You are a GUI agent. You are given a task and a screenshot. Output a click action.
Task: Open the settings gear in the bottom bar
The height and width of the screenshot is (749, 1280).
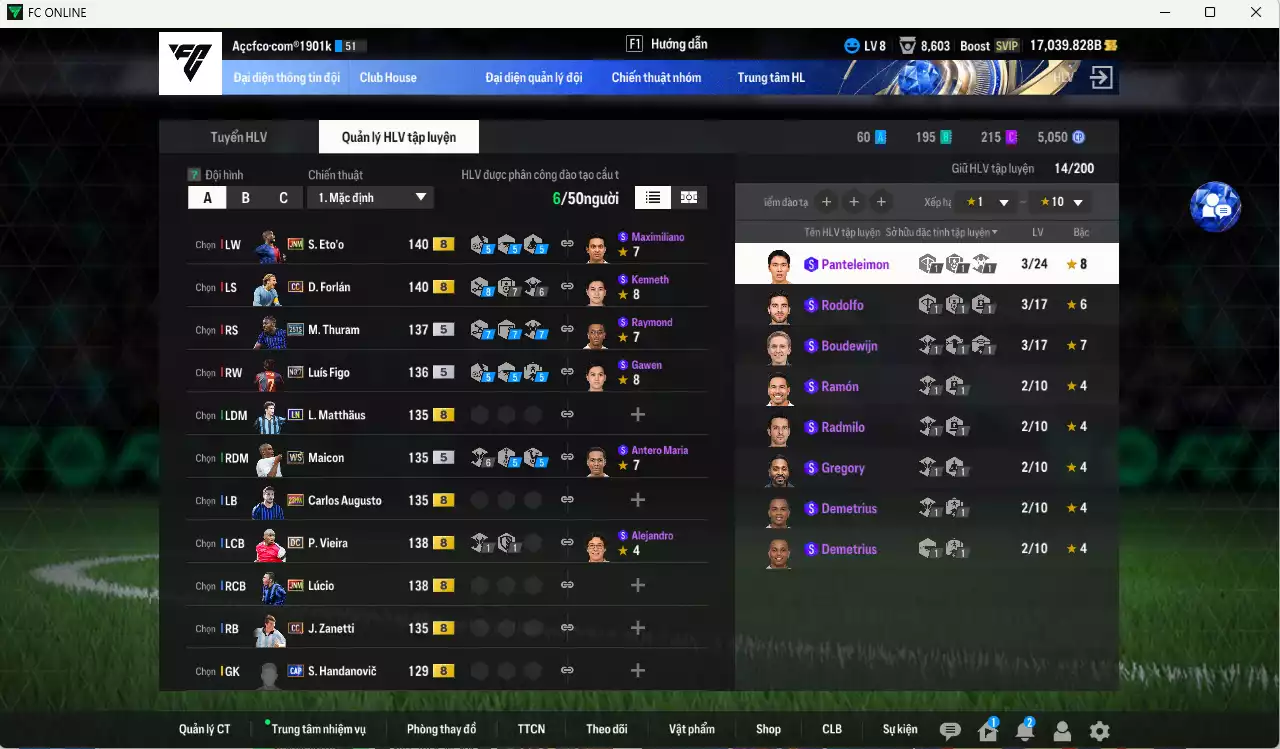tap(1100, 731)
